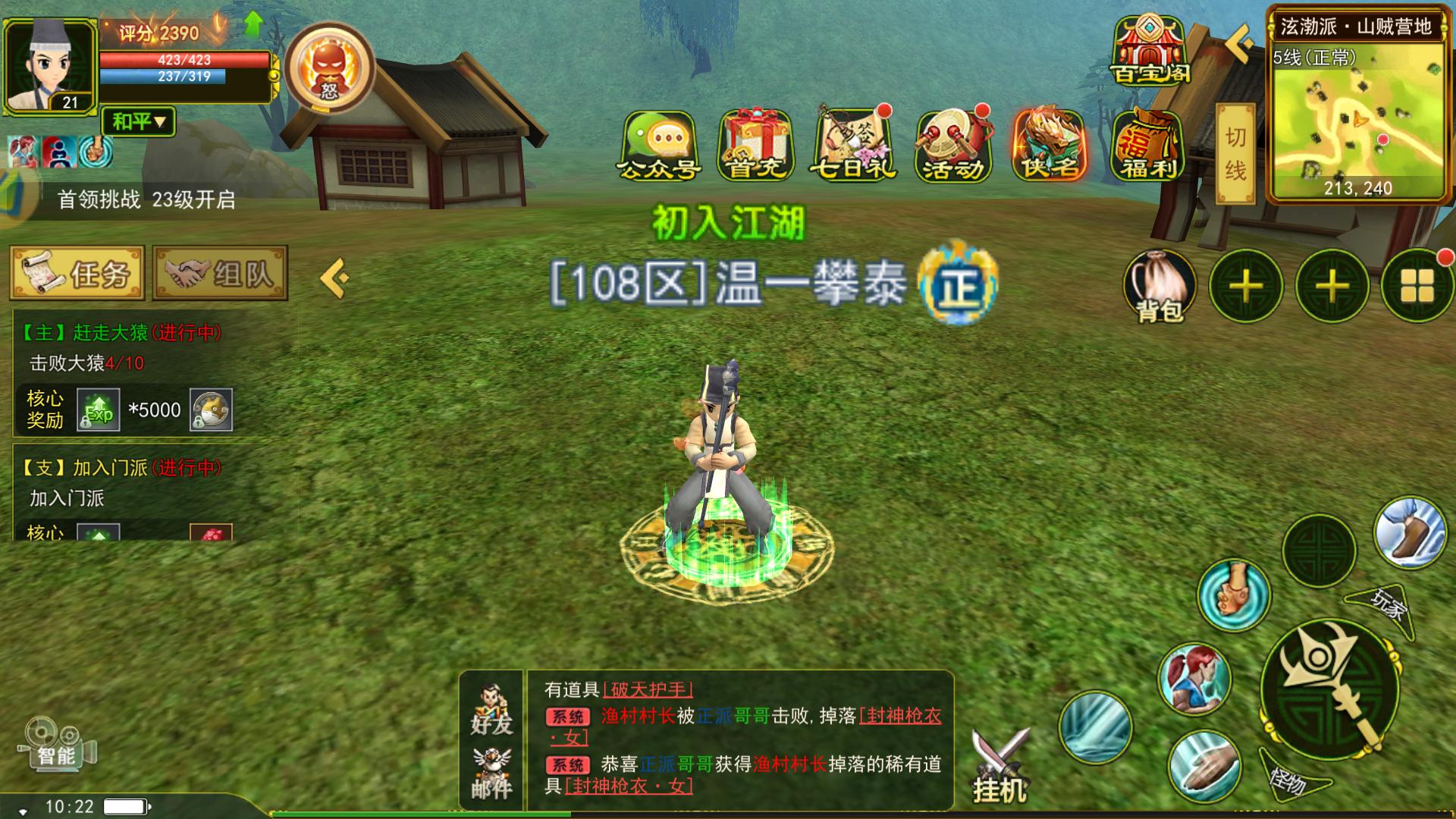This screenshot has width=1456, height=819.
Task: Toggle the 挂机 auto-battle button
Action: (1000, 766)
